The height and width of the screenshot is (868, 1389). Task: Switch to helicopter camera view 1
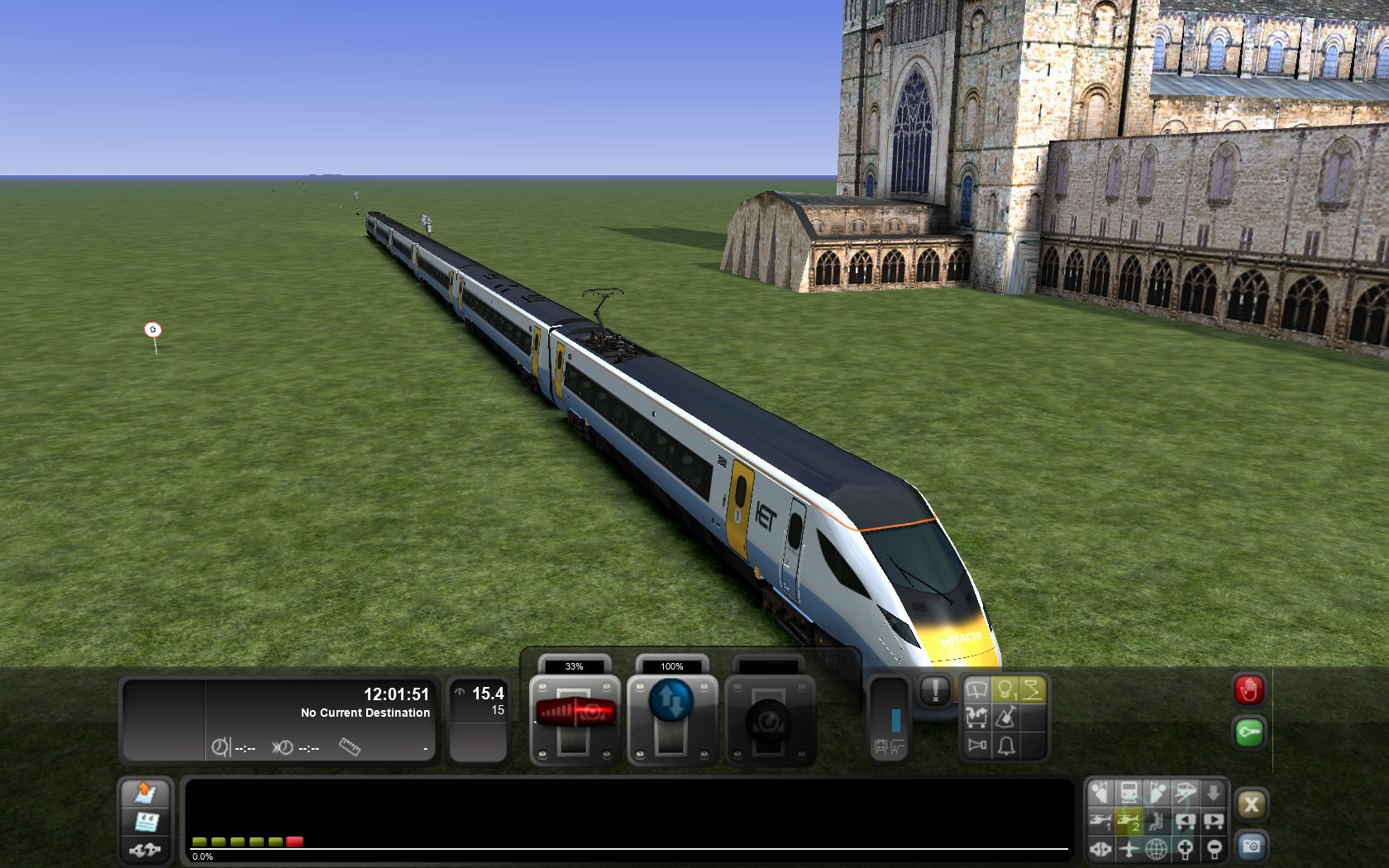[x=1100, y=821]
